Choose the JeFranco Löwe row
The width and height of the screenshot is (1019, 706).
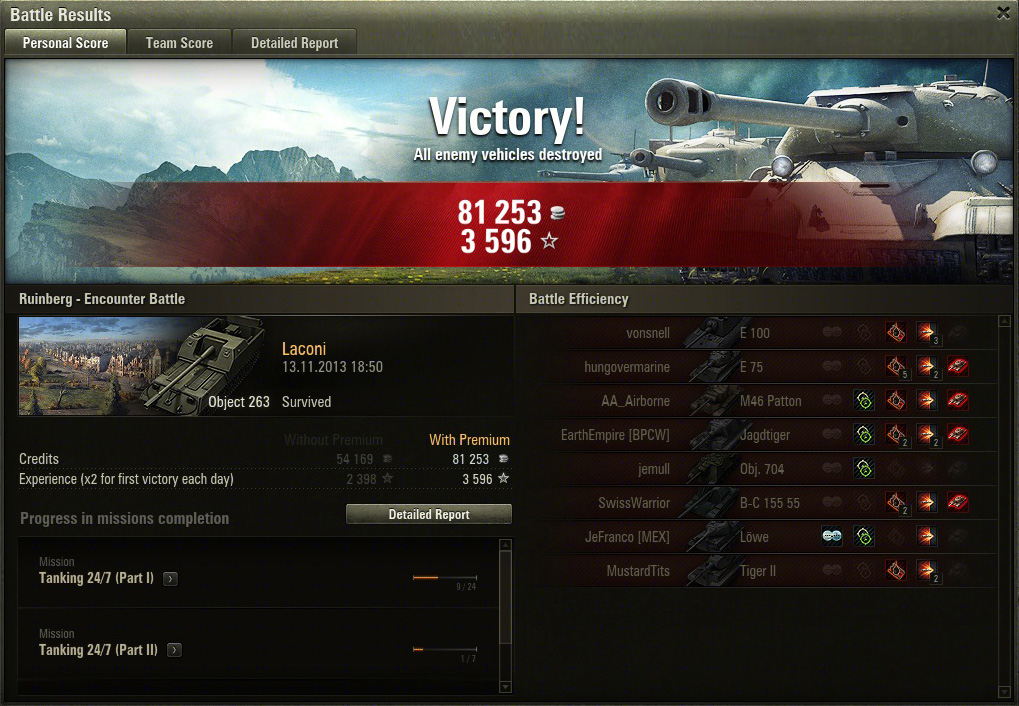760,537
